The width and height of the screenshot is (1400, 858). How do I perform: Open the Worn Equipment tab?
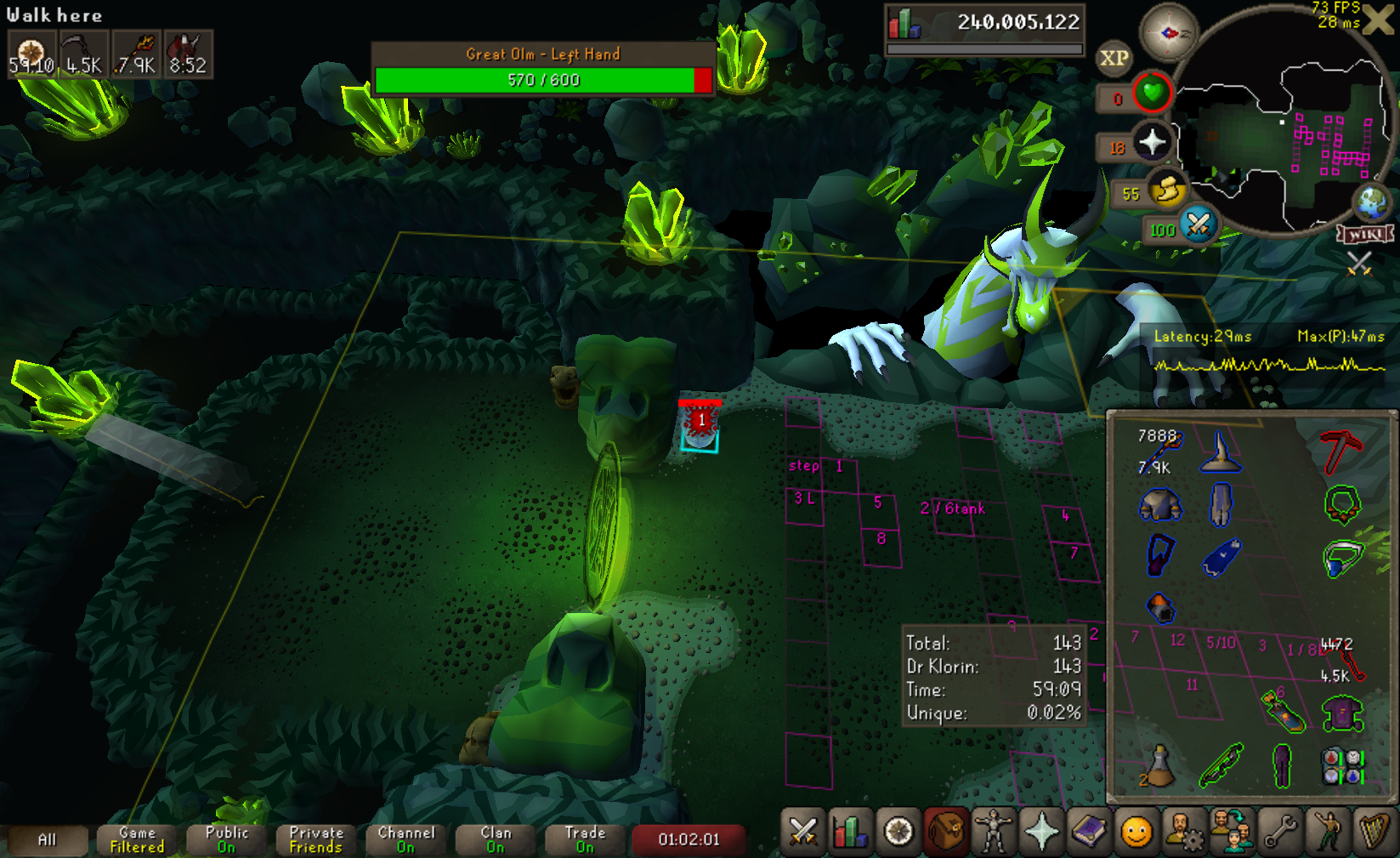click(x=993, y=832)
